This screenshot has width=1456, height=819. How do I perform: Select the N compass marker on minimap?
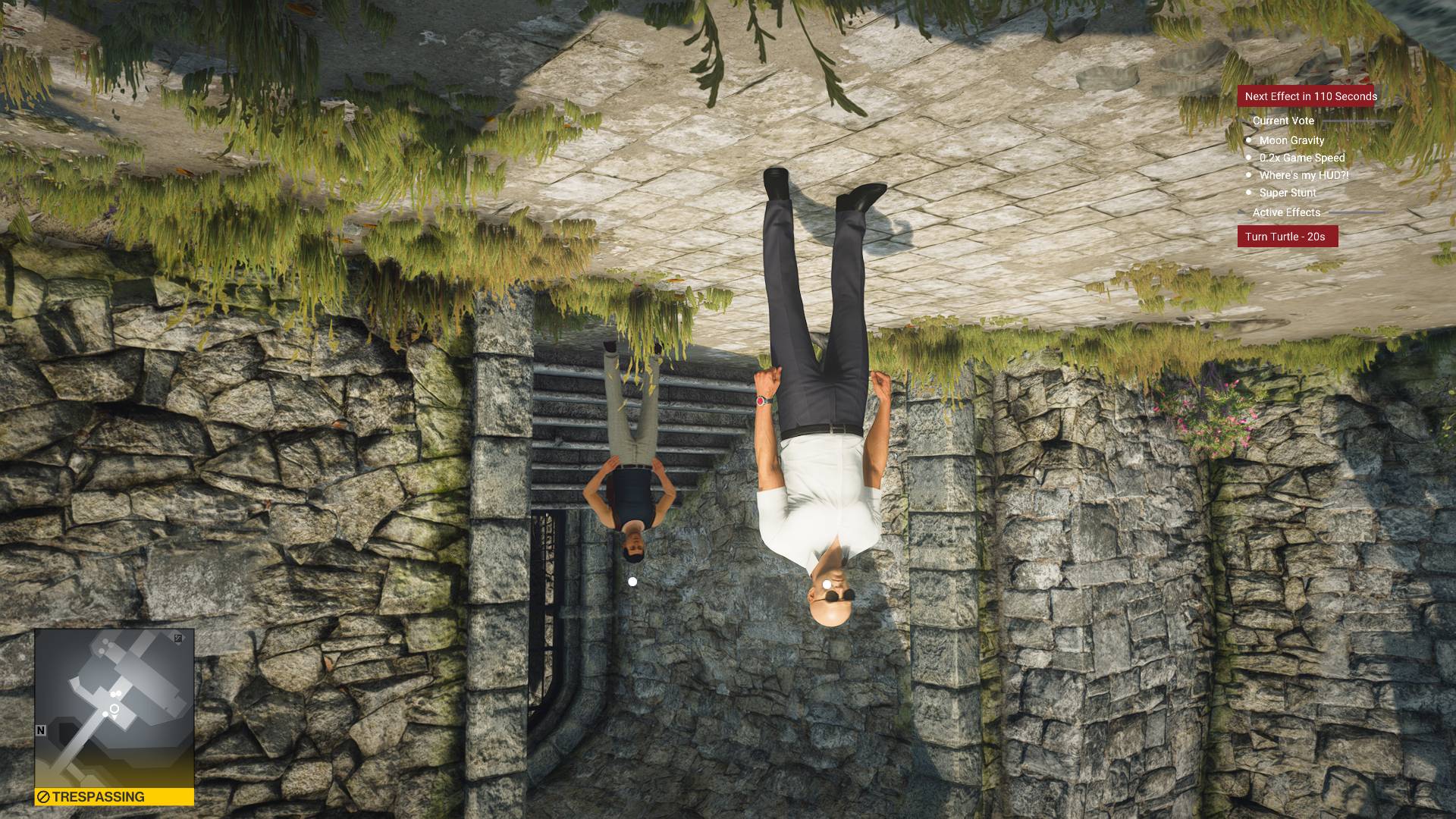[41, 730]
